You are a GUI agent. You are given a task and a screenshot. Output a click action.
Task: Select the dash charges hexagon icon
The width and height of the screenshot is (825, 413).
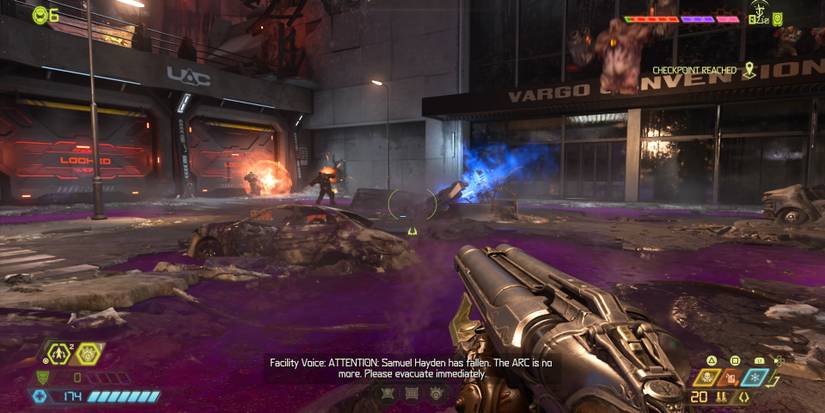[57, 352]
